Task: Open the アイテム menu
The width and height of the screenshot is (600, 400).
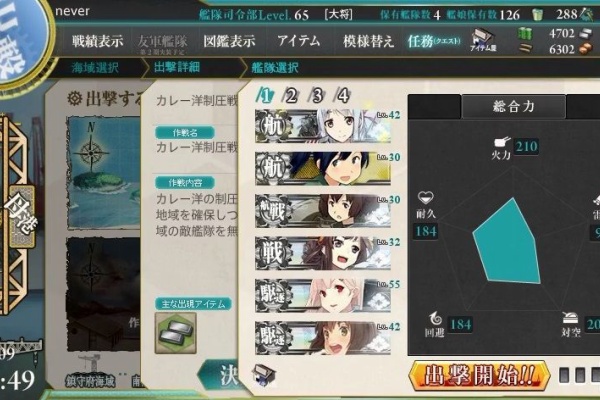Action: coord(298,42)
